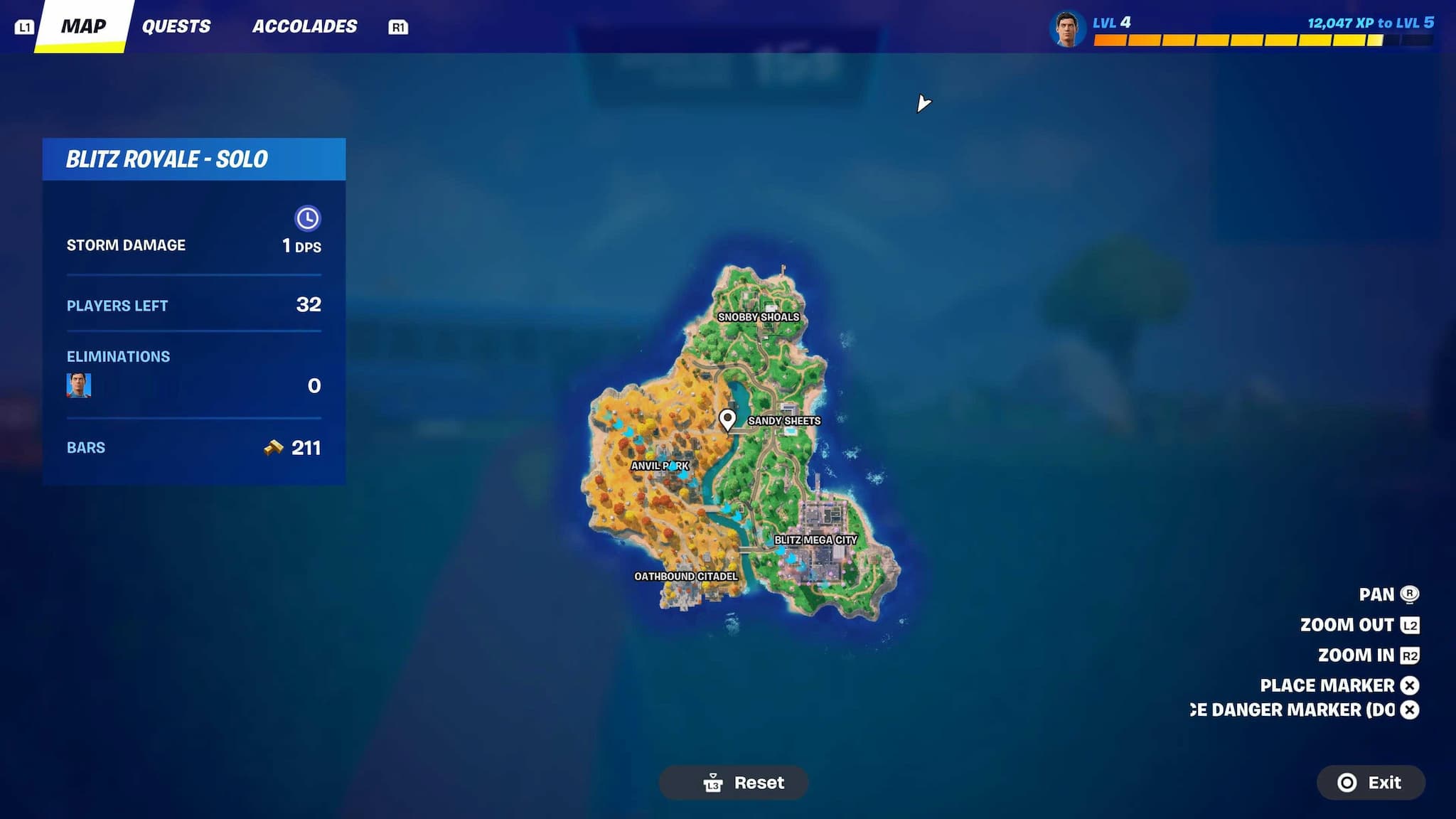
Task: Select the eliminations character portrait icon
Action: [x=80, y=385]
